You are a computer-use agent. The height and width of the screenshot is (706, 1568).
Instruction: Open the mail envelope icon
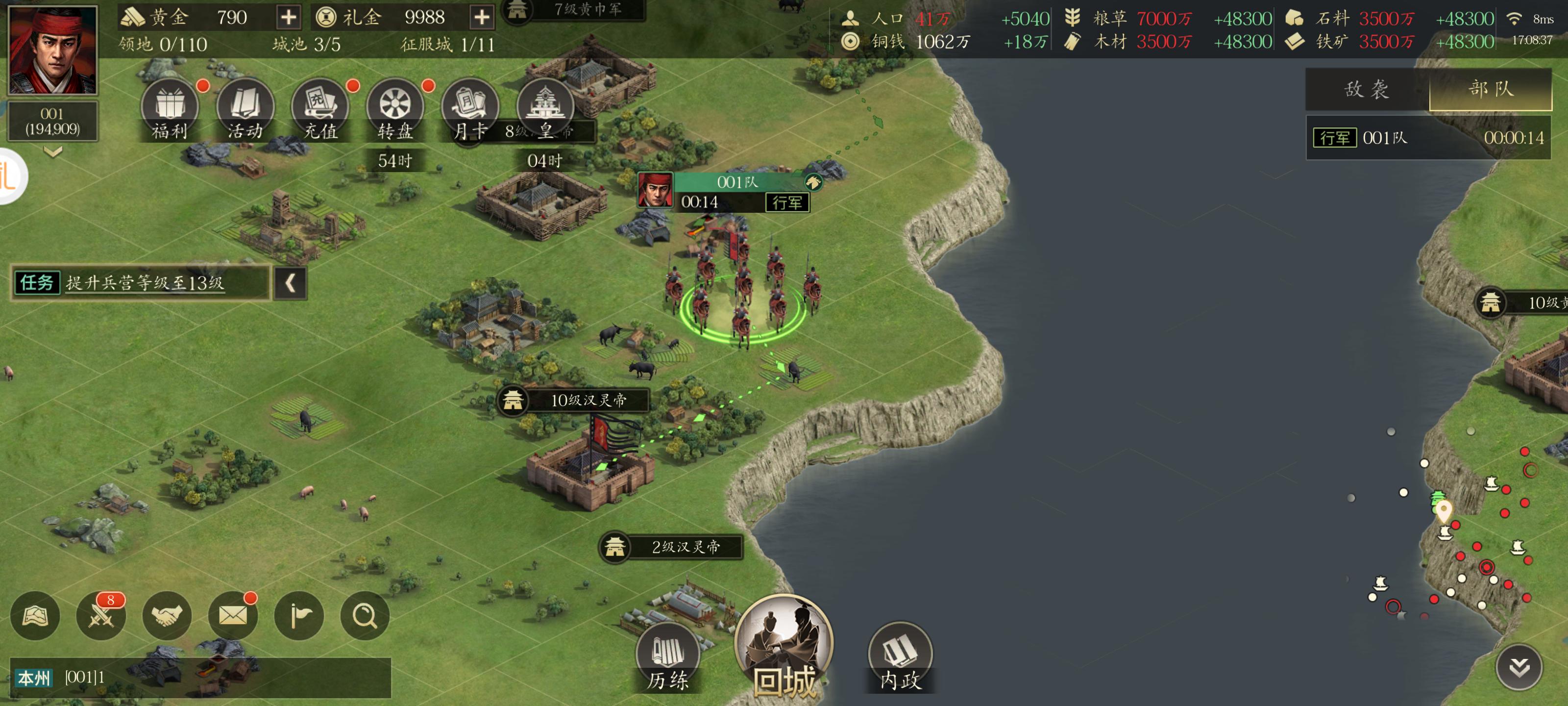tap(233, 616)
